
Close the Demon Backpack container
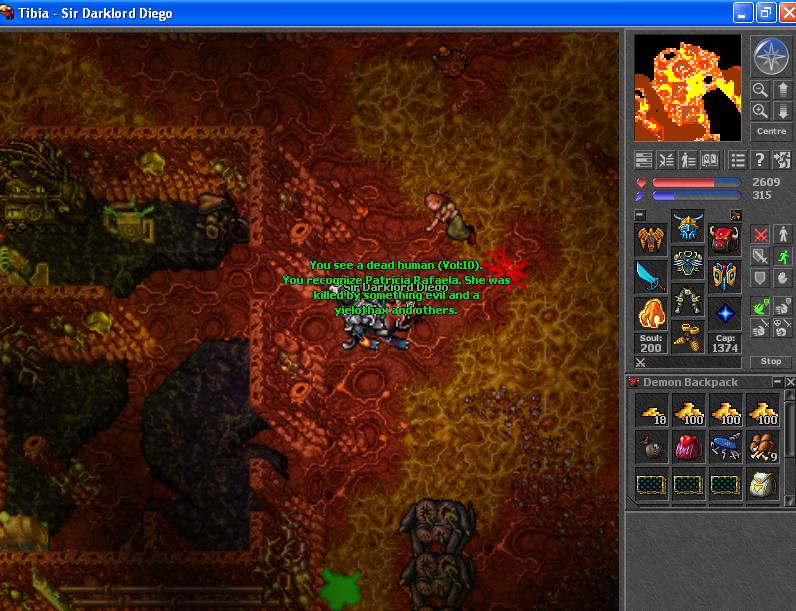click(789, 382)
